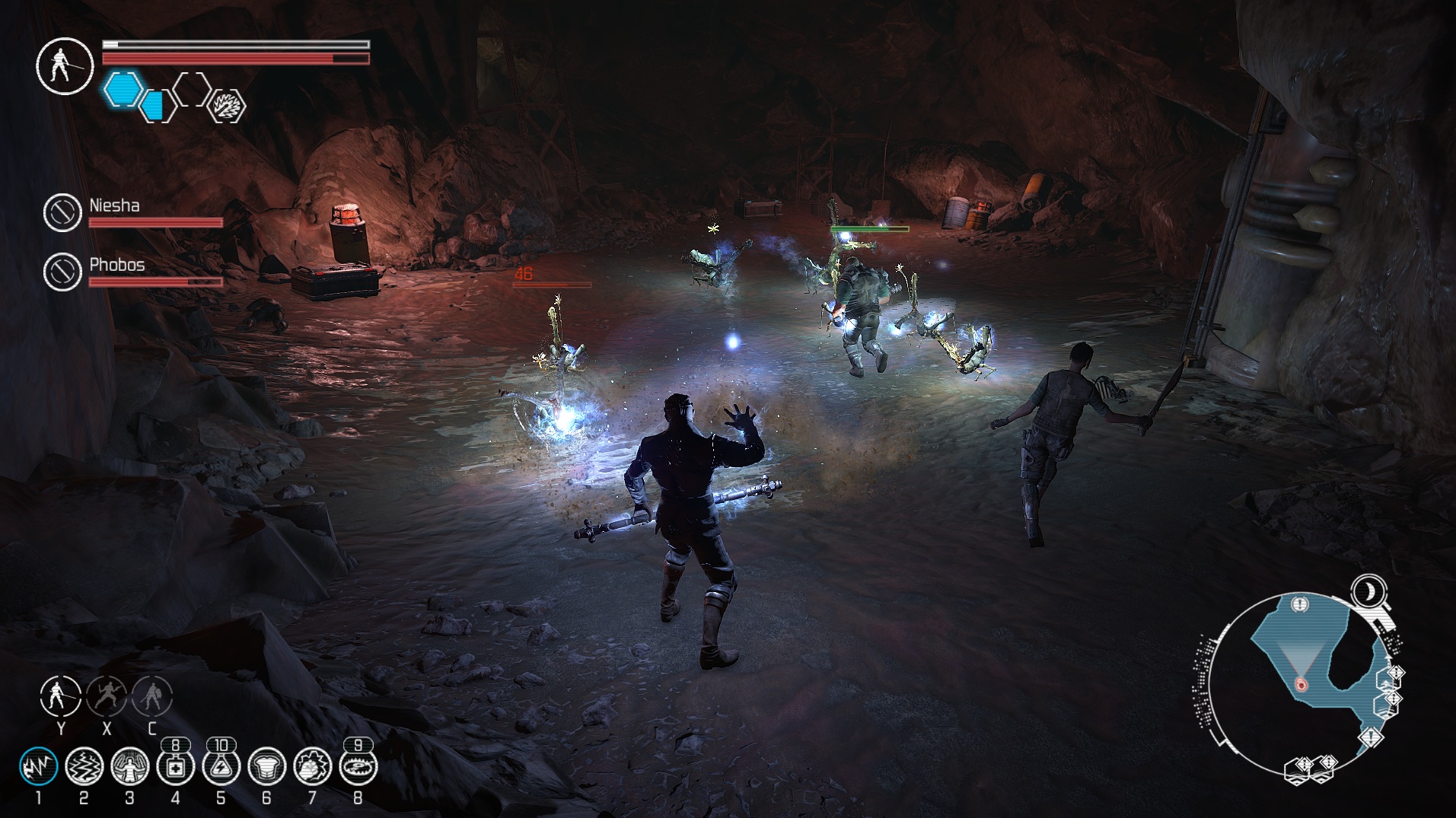Image resolution: width=1456 pixels, height=818 pixels.
Task: Cast the lightning storm ability in slot 2
Action: [84, 766]
